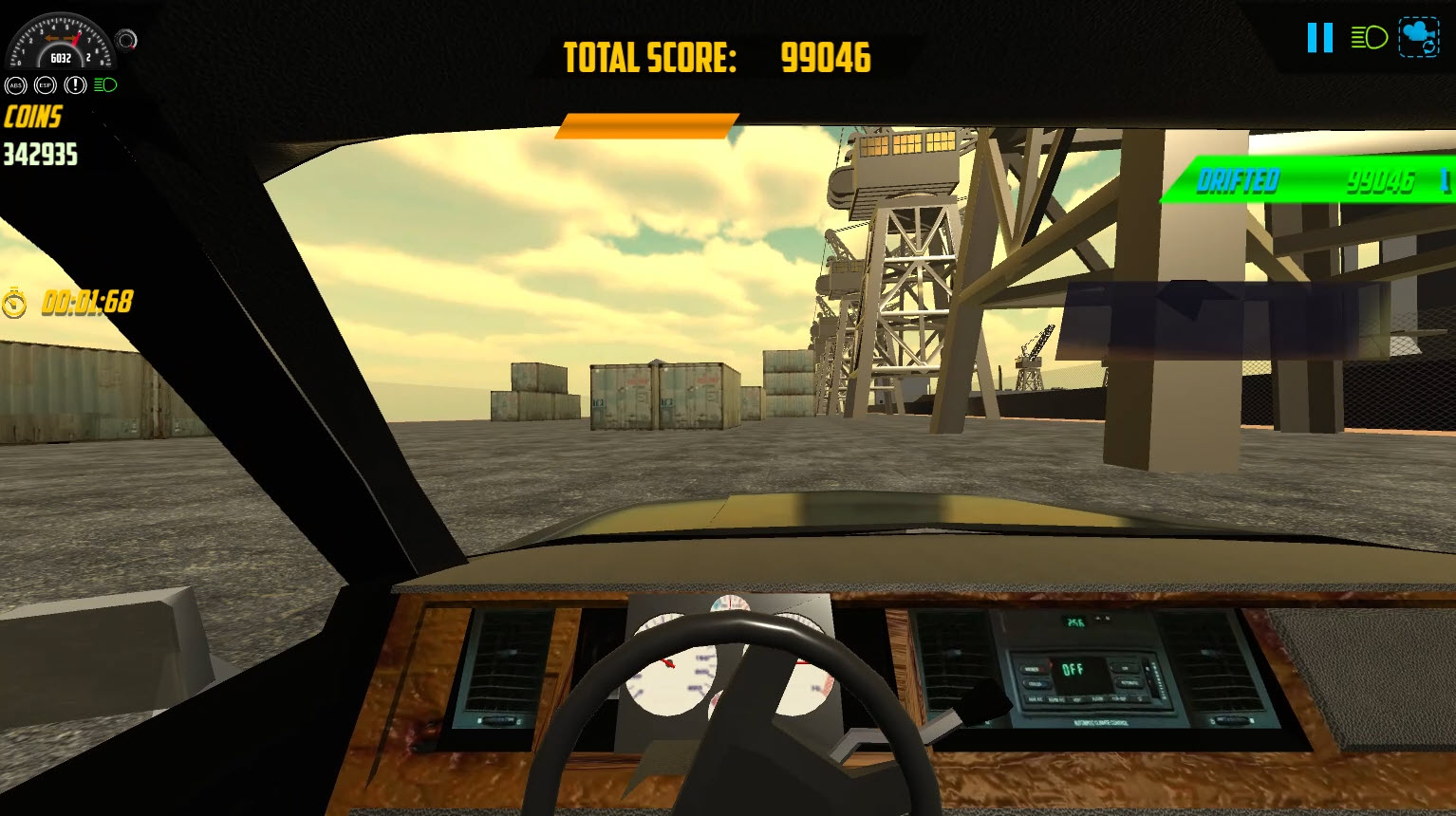Click the ABS warning indicator
1456x816 pixels.
click(x=17, y=85)
